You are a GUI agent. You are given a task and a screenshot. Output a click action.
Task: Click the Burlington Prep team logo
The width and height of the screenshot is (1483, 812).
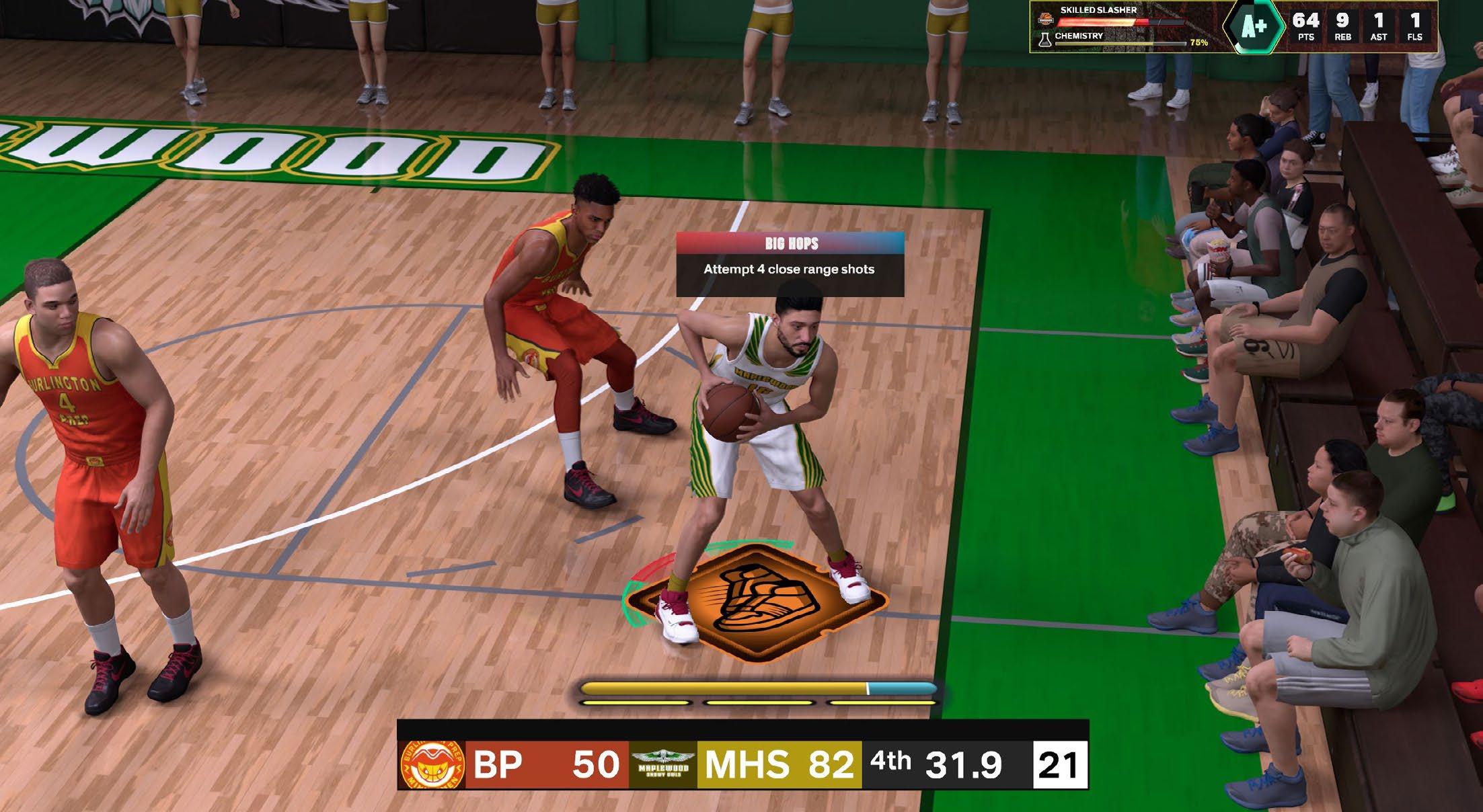(432, 765)
